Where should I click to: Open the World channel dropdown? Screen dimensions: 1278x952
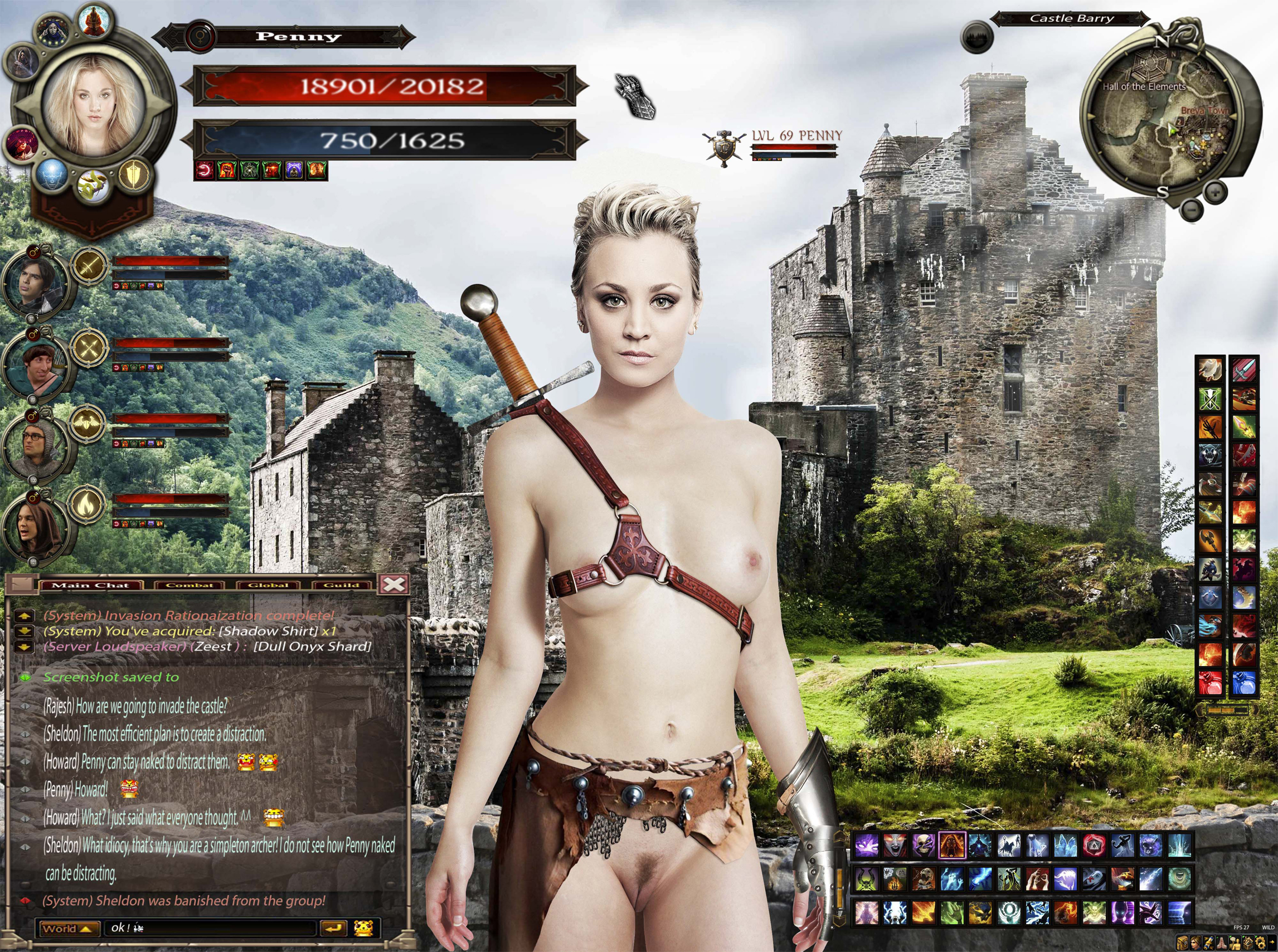[x=67, y=929]
